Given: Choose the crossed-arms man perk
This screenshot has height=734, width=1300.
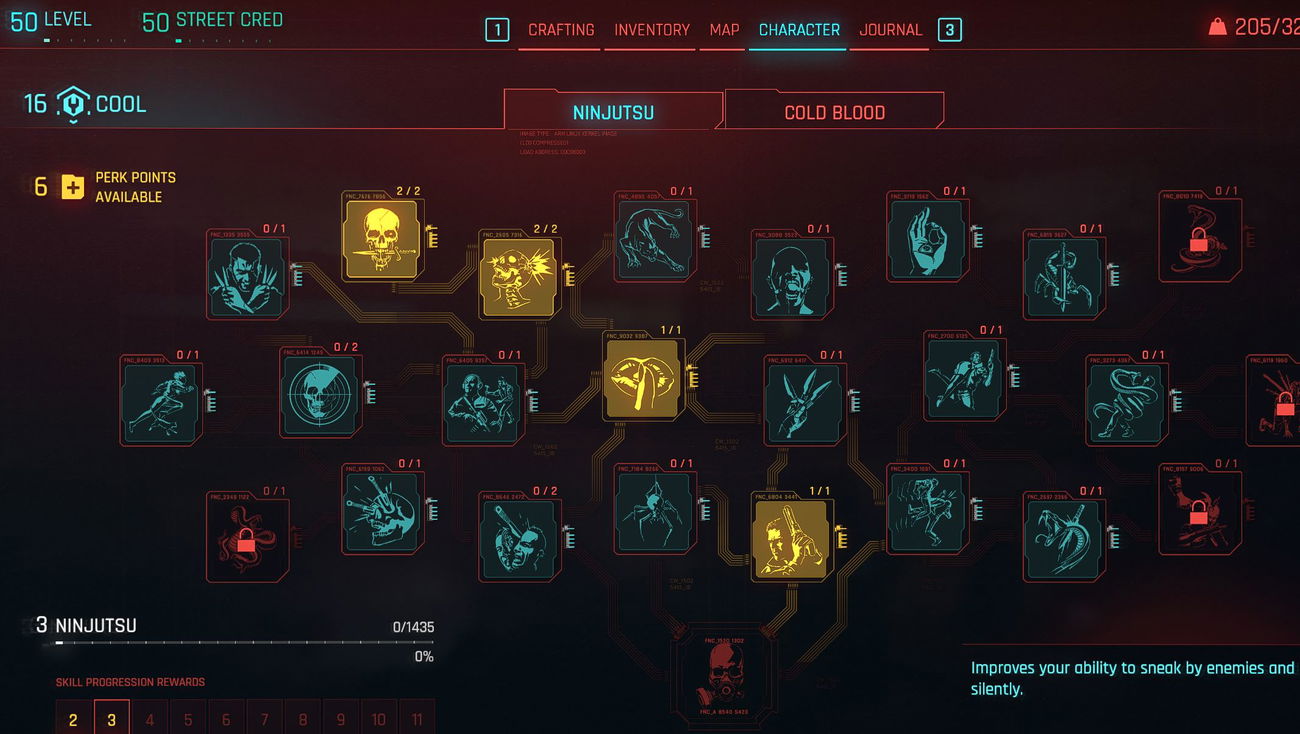Looking at the screenshot, I should pyautogui.click(x=246, y=277).
